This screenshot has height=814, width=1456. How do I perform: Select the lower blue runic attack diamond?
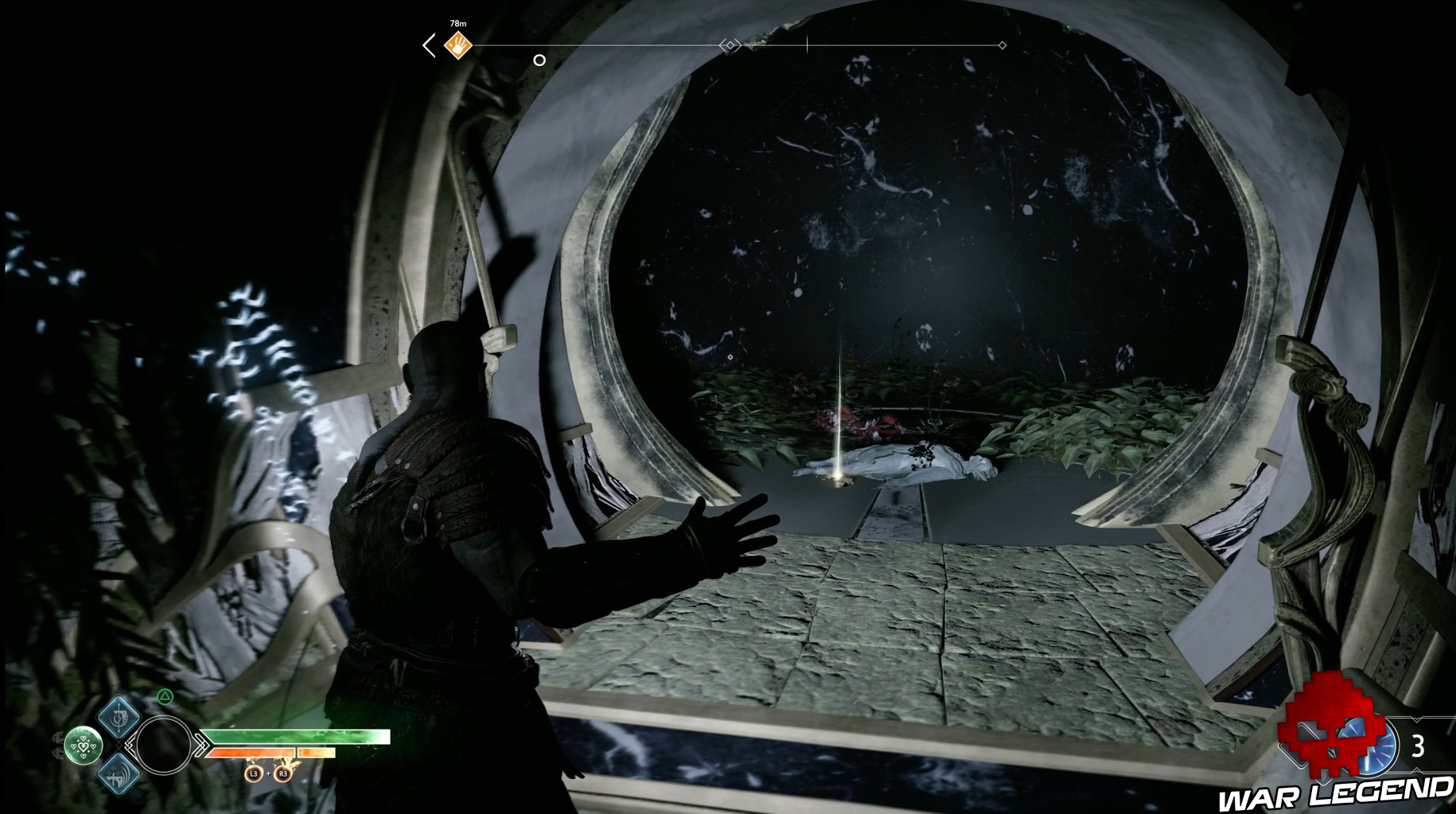(x=120, y=773)
